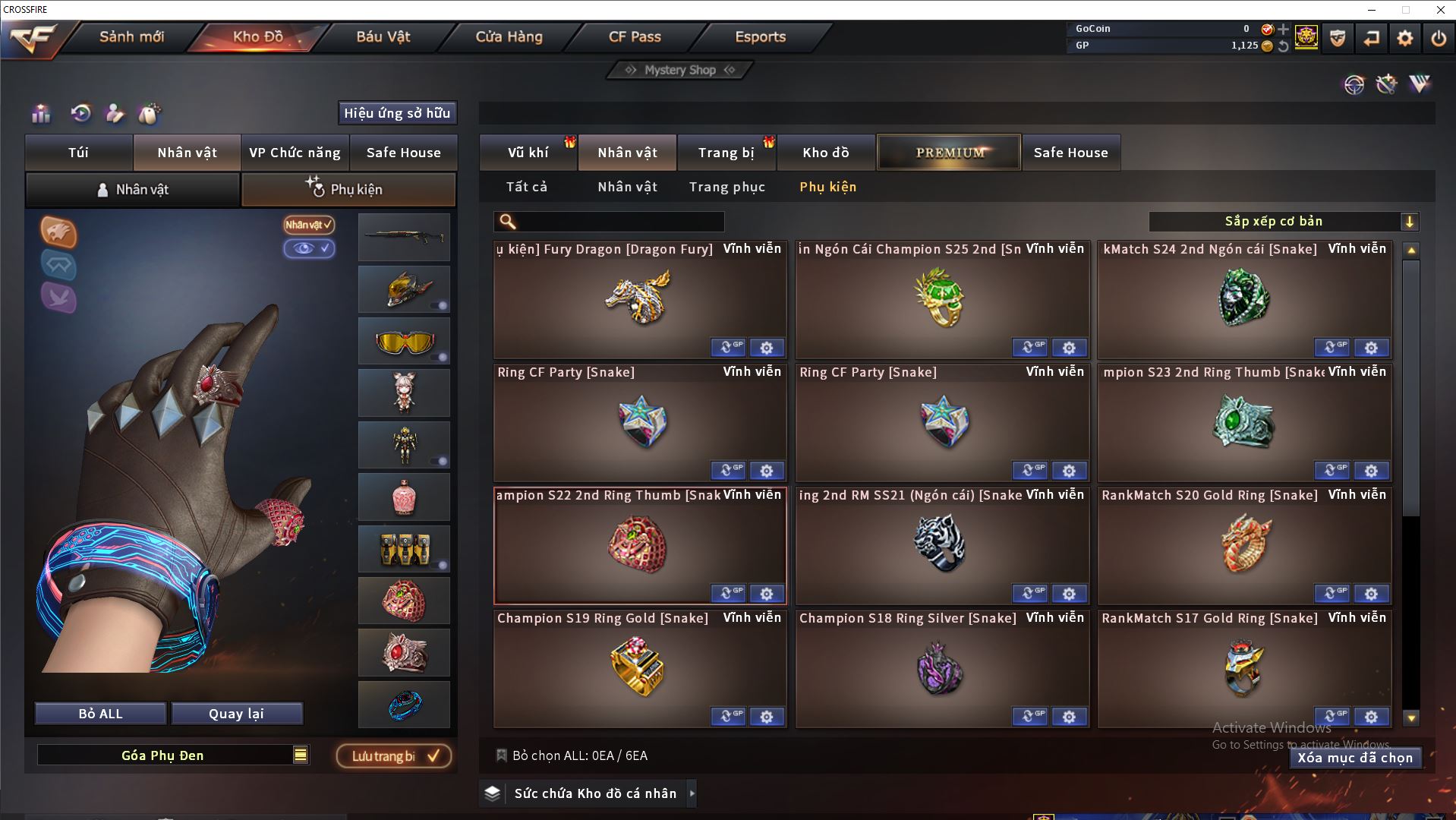The height and width of the screenshot is (820, 1456).
Task: Open the Esports menu
Action: tap(760, 36)
